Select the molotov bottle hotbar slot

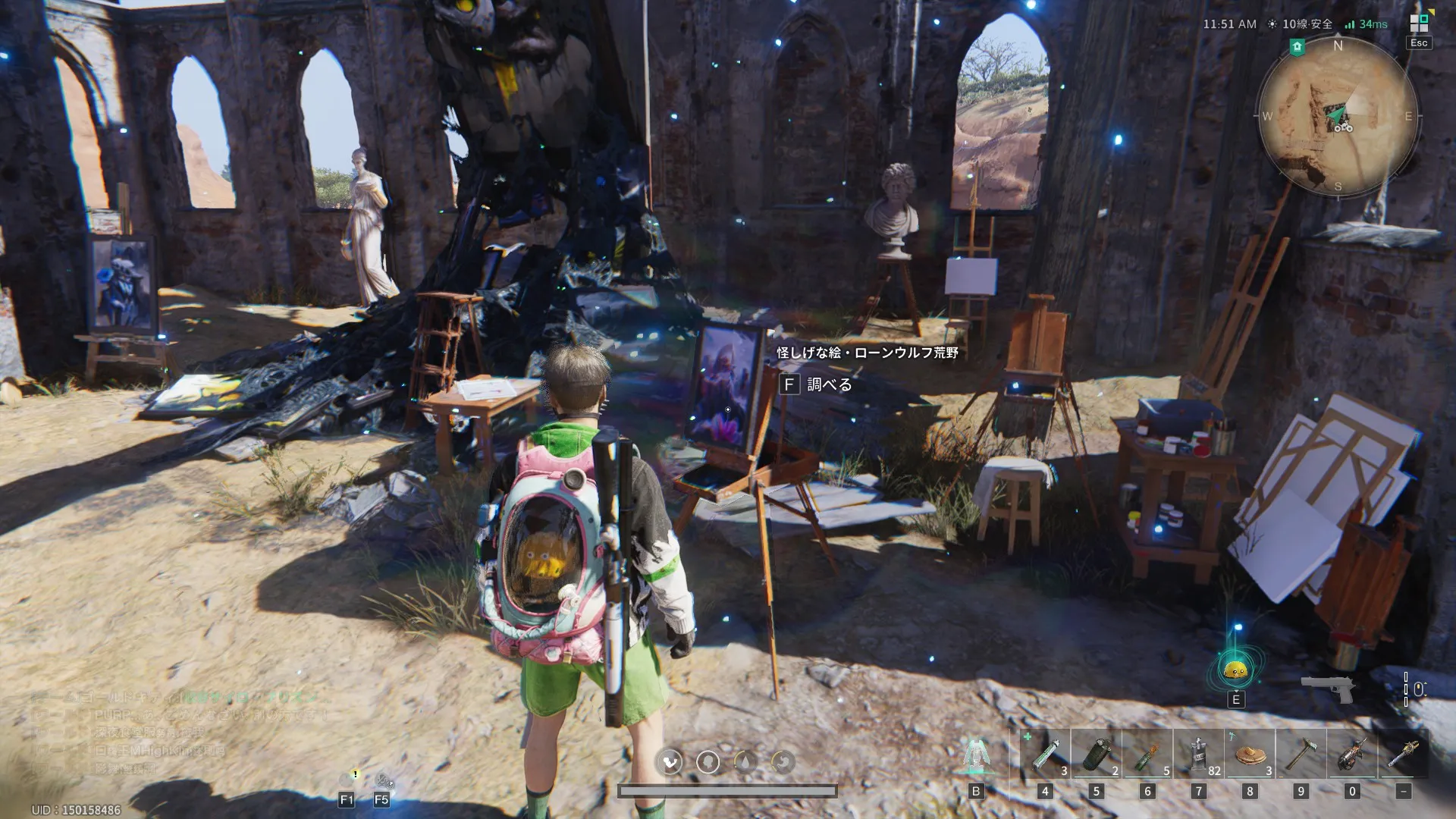pos(1147,755)
